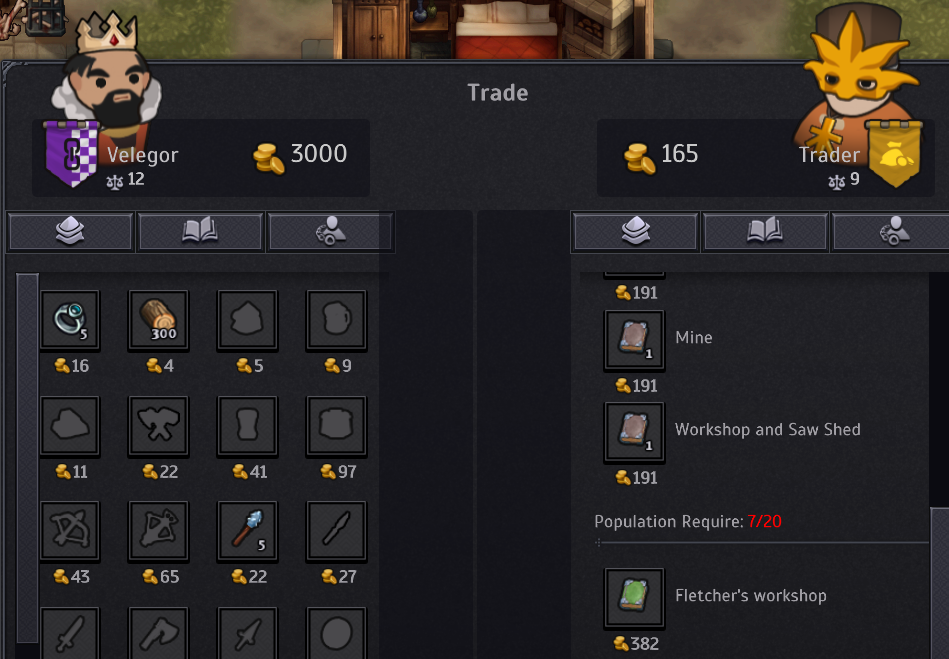Open Velegor's person-with-gear tab
The image size is (949, 659).
330,232
